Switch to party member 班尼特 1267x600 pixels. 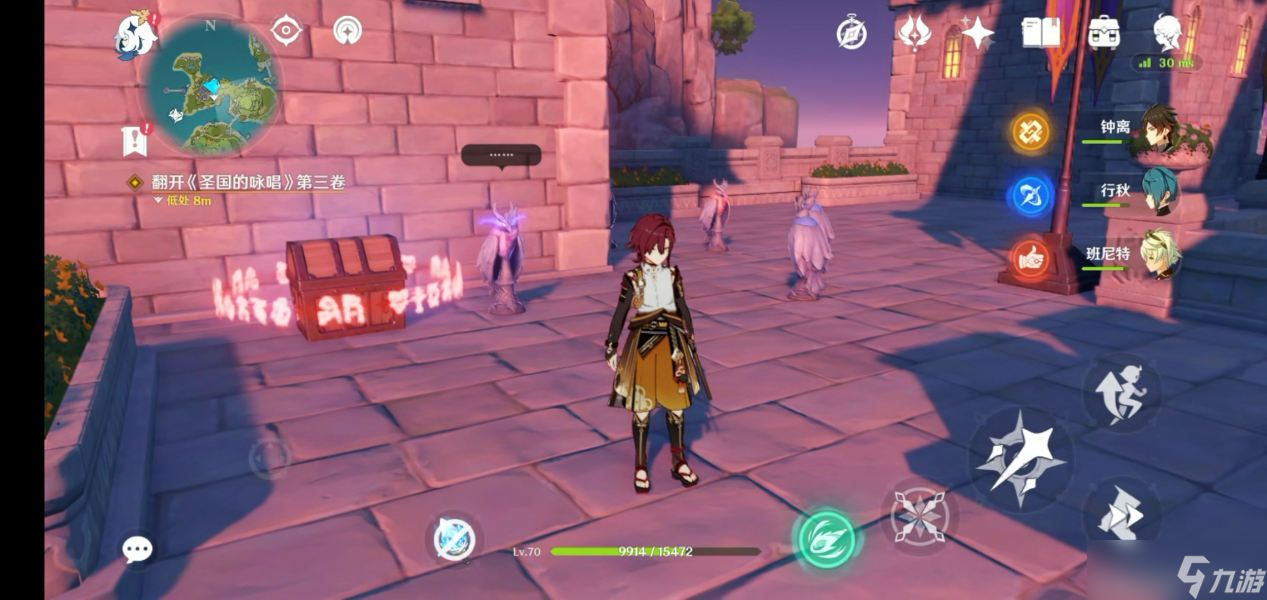[x=1160, y=255]
